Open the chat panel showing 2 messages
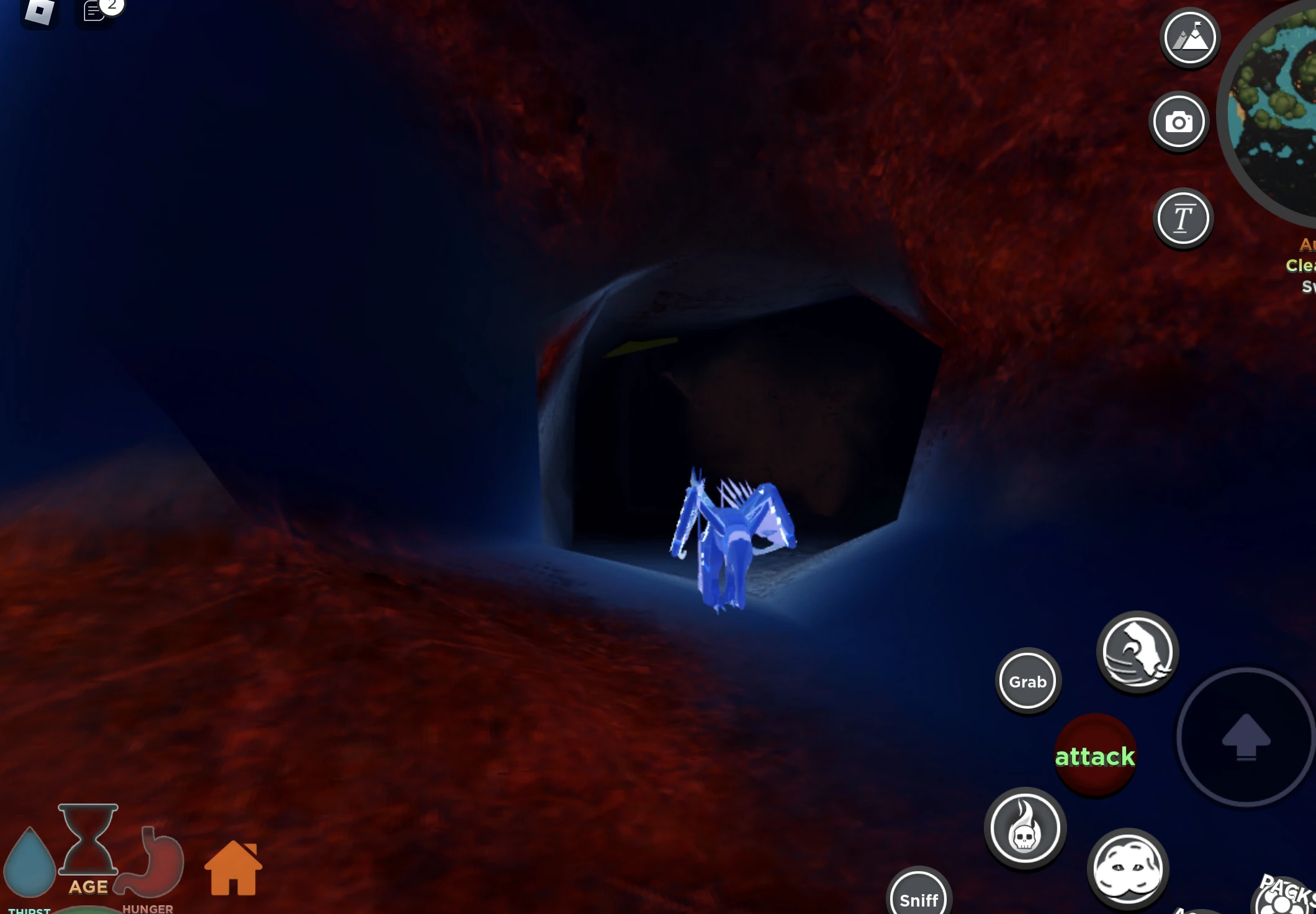 (x=93, y=11)
